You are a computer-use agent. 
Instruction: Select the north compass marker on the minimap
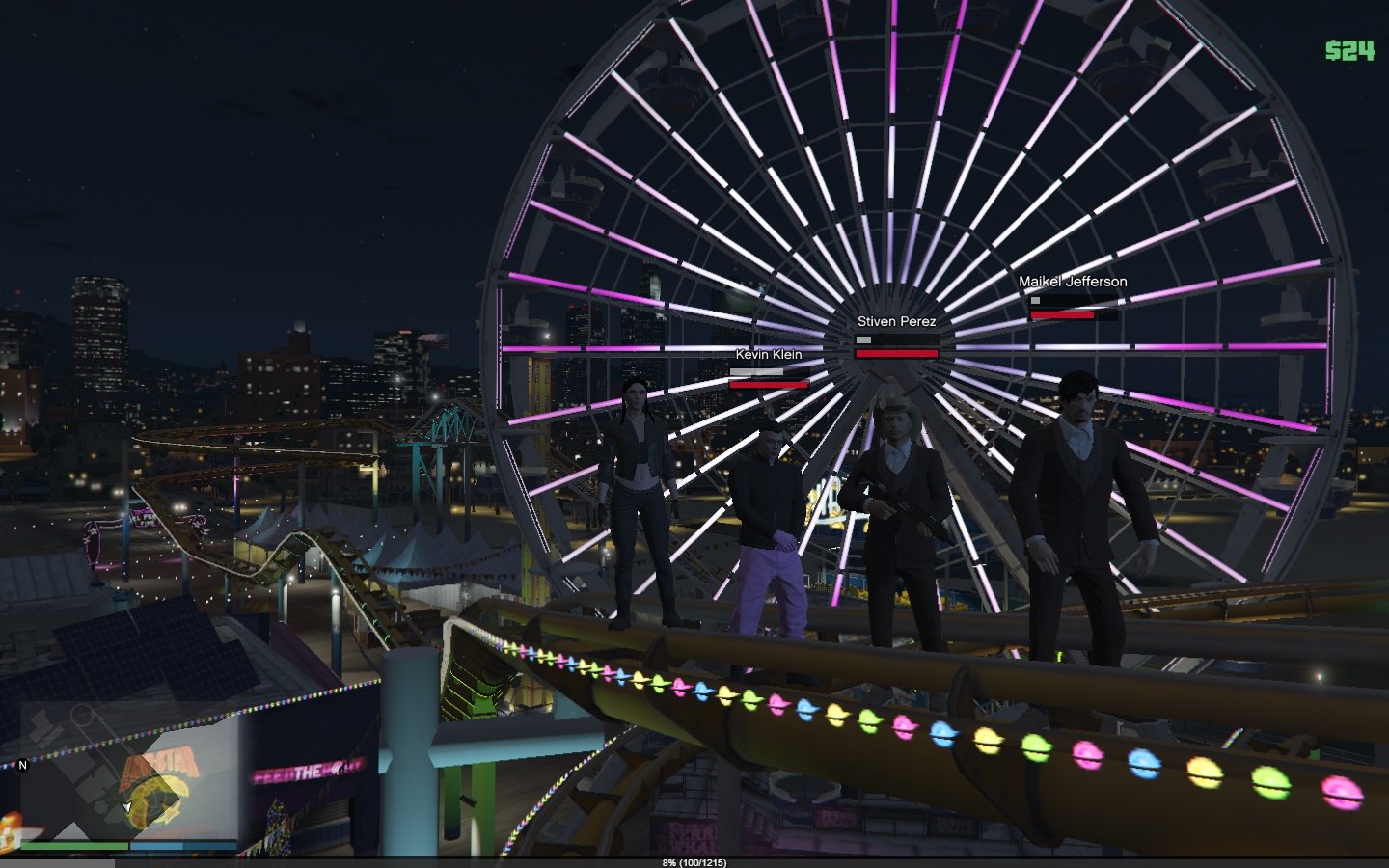point(23,765)
